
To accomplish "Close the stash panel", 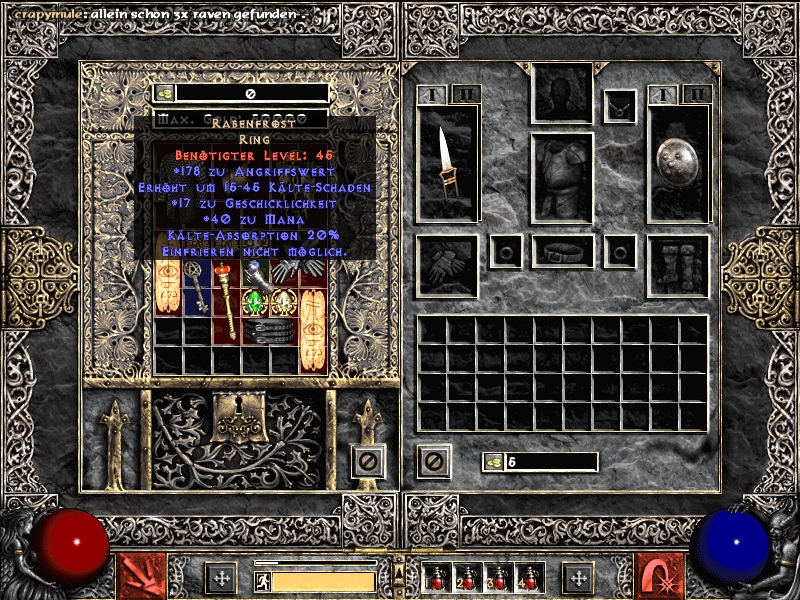I will click(x=367, y=461).
